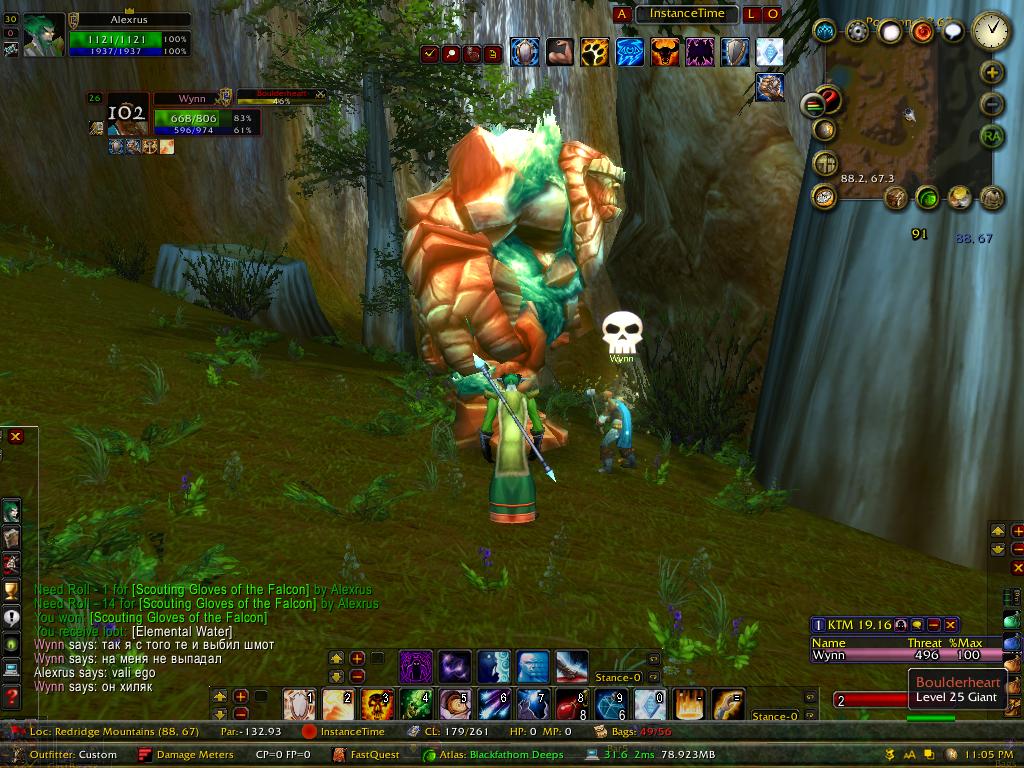This screenshot has height=768, width=1024.
Task: Click Wynn's party portrait frame
Action: coord(127,115)
